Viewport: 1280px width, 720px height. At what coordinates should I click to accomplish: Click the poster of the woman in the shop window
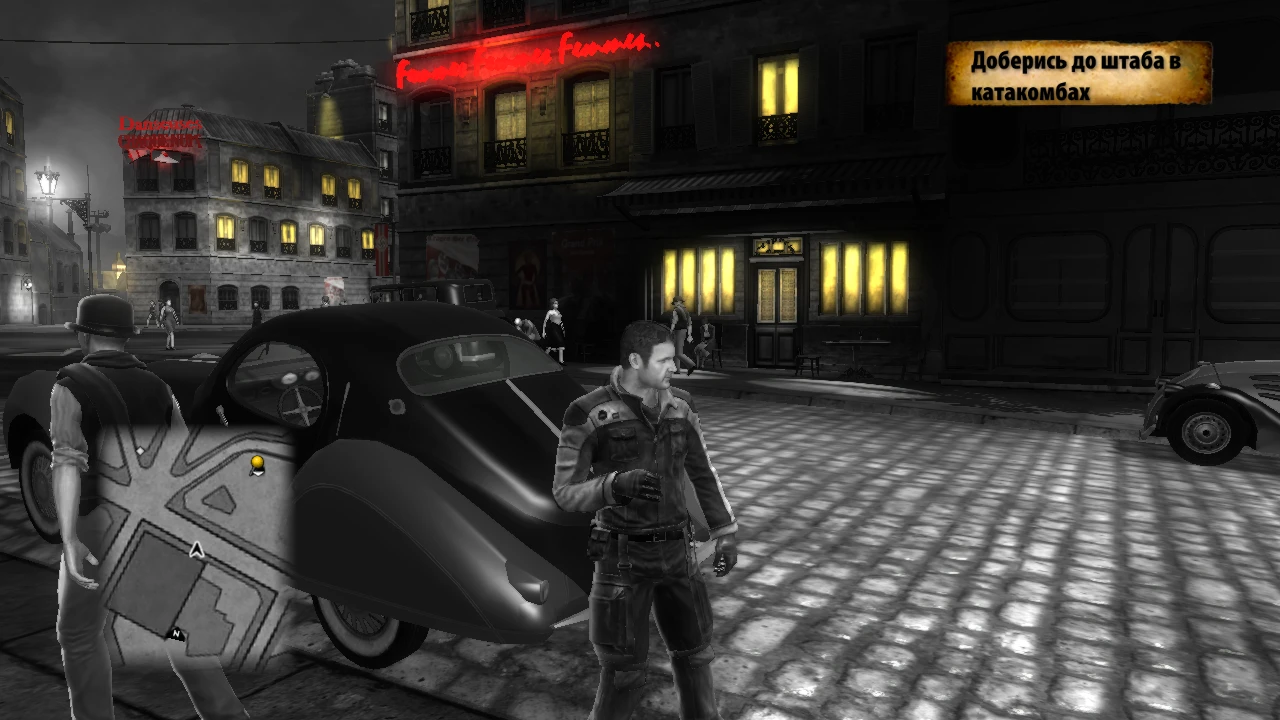click(528, 270)
